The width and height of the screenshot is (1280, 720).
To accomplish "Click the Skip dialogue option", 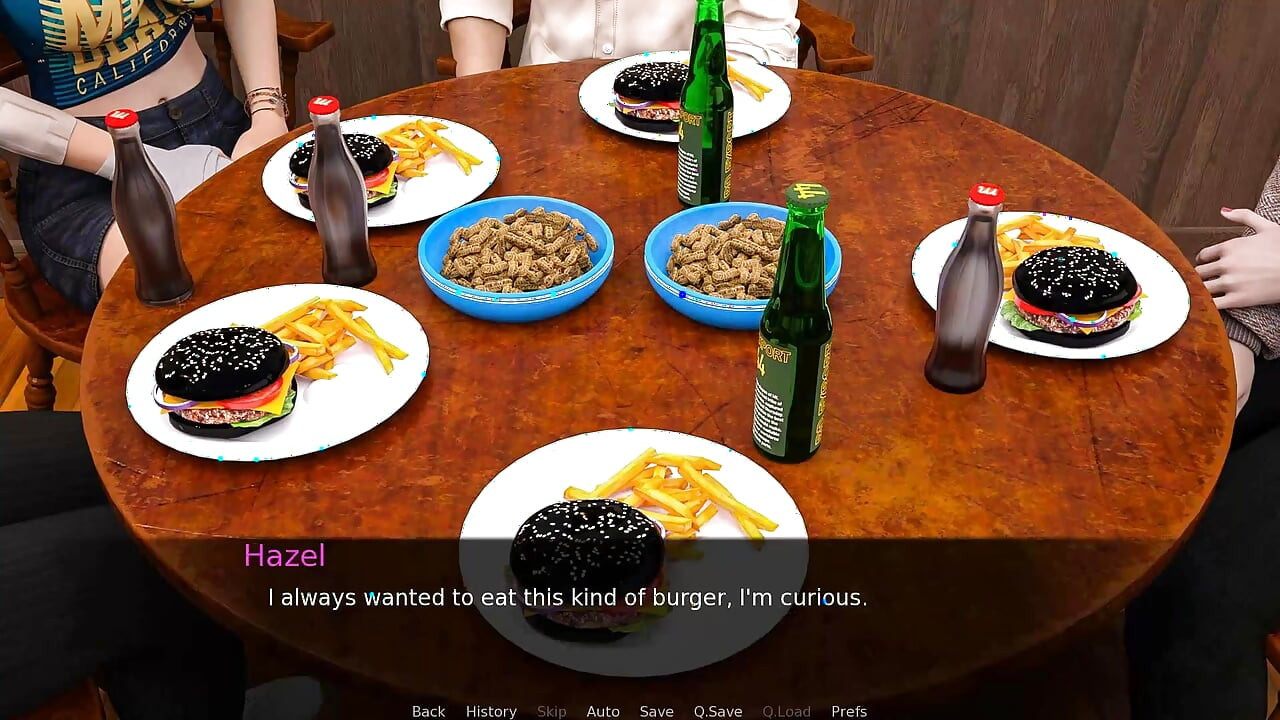I will click(x=551, y=711).
